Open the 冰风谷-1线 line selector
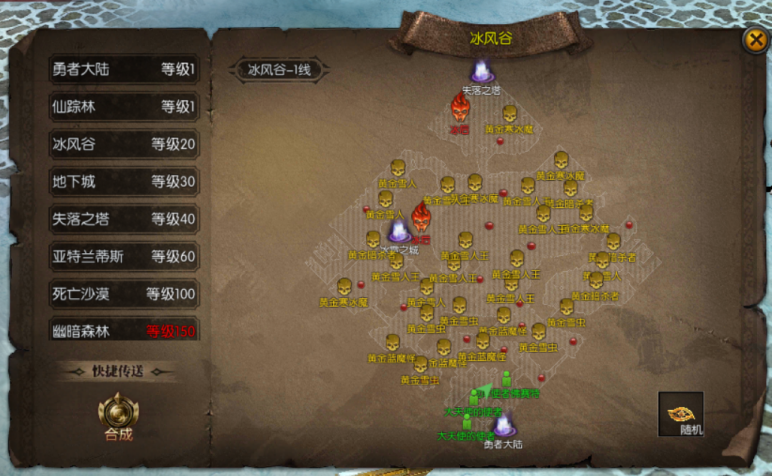Viewport: 772px width, 476px height. pyautogui.click(x=280, y=70)
